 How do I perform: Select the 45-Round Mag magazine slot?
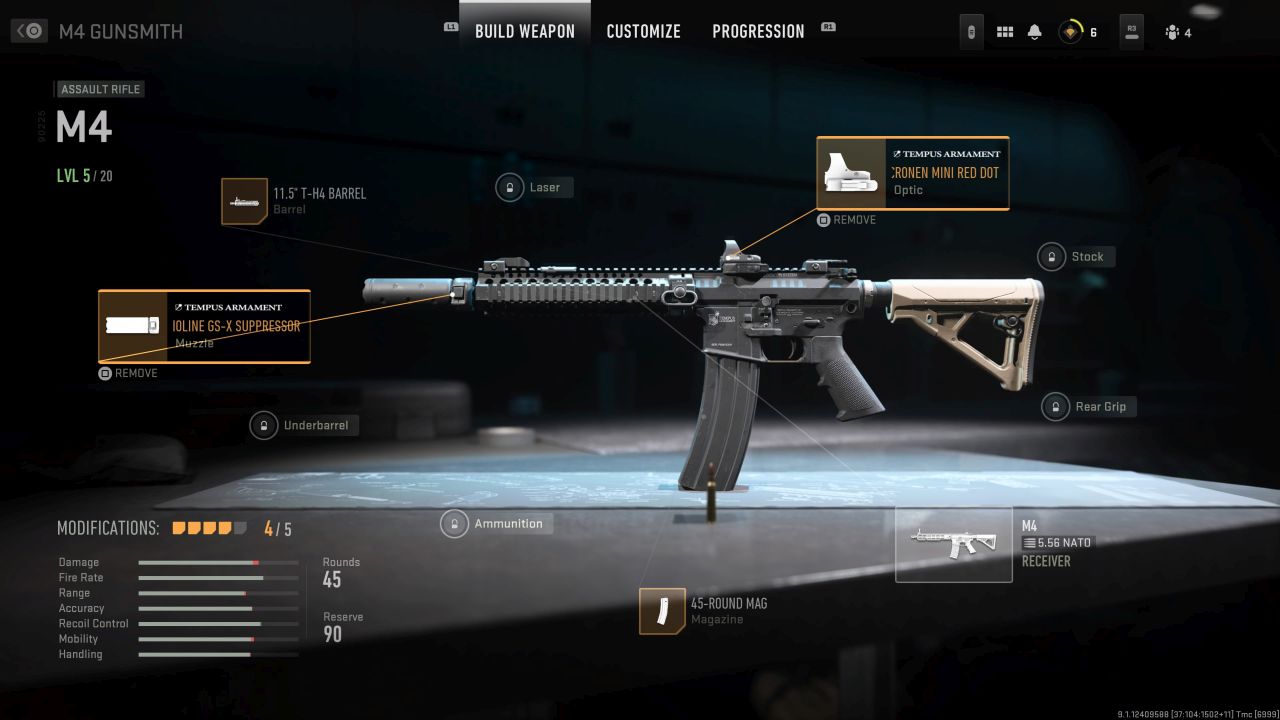tap(662, 611)
